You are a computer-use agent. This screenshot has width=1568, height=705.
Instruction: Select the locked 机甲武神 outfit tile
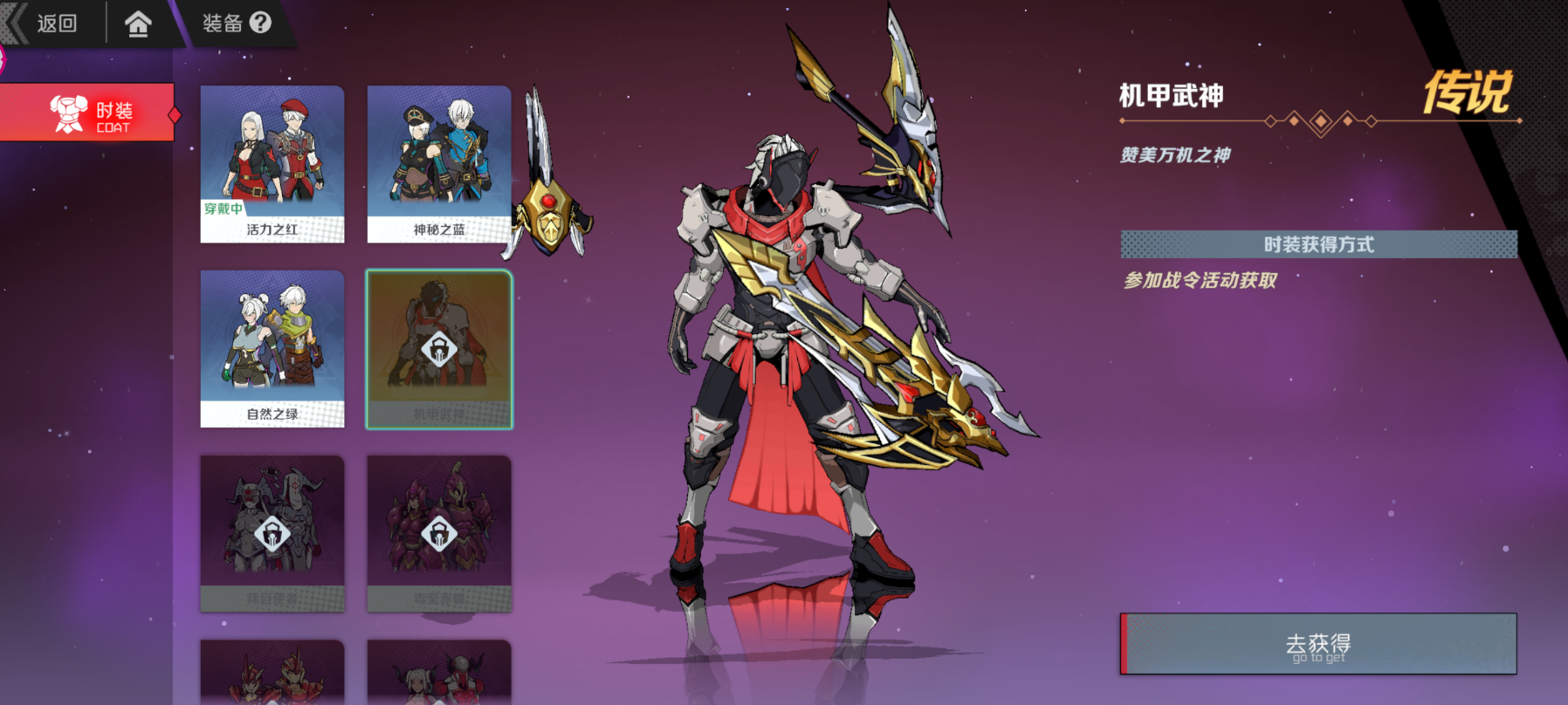[x=439, y=349]
